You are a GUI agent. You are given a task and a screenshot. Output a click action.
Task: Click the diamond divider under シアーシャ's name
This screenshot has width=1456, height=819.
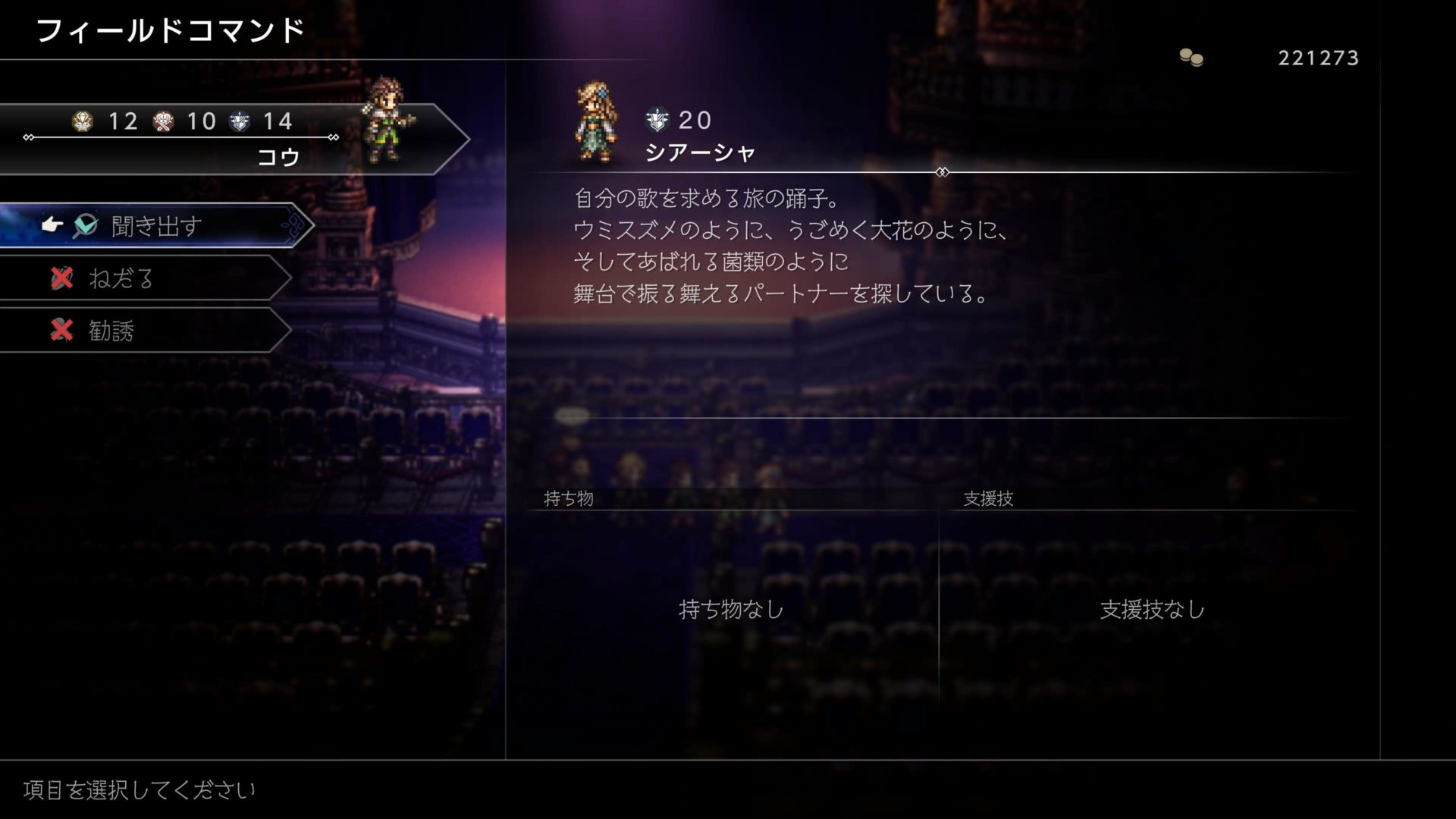pyautogui.click(x=943, y=172)
